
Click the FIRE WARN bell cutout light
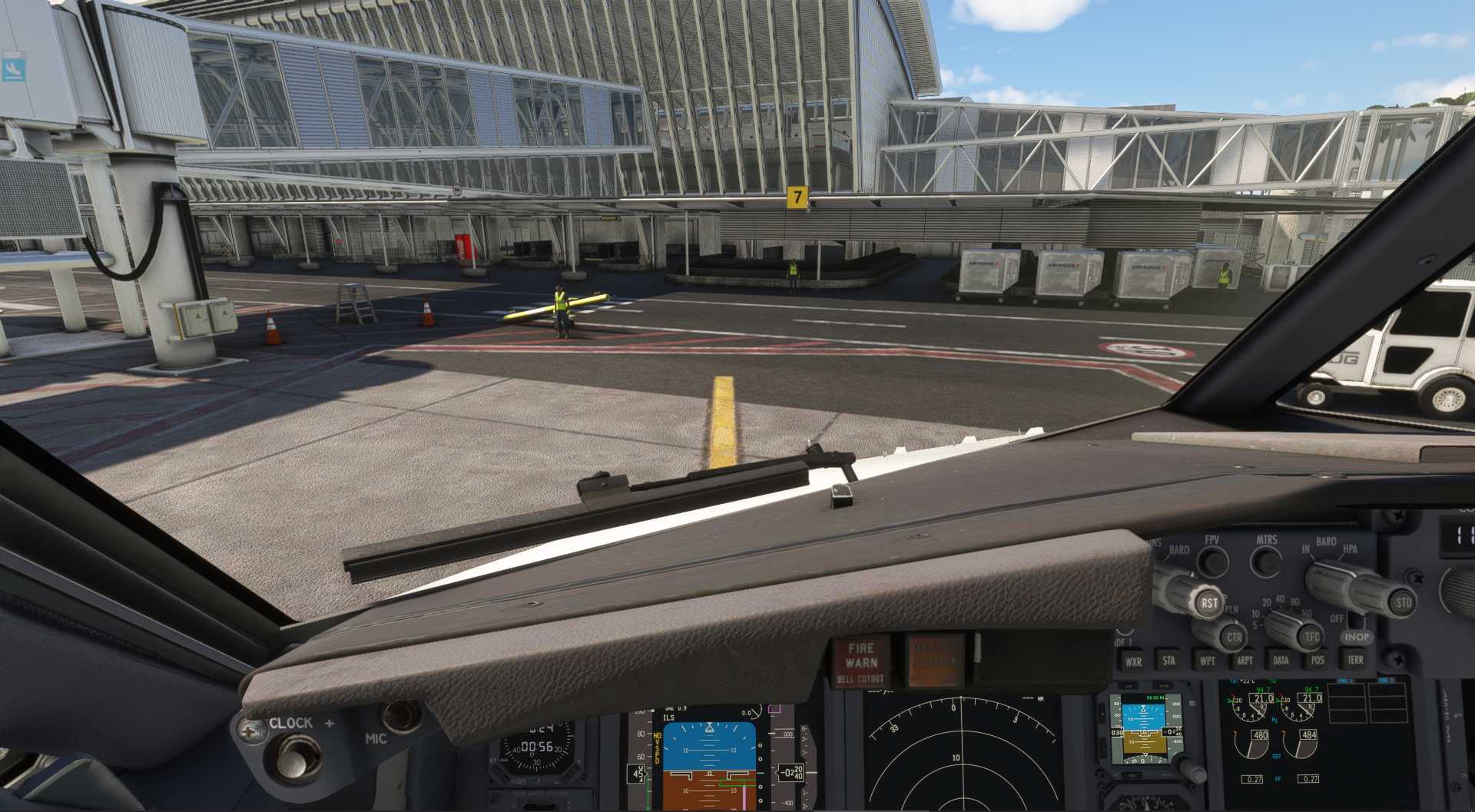pos(860,662)
